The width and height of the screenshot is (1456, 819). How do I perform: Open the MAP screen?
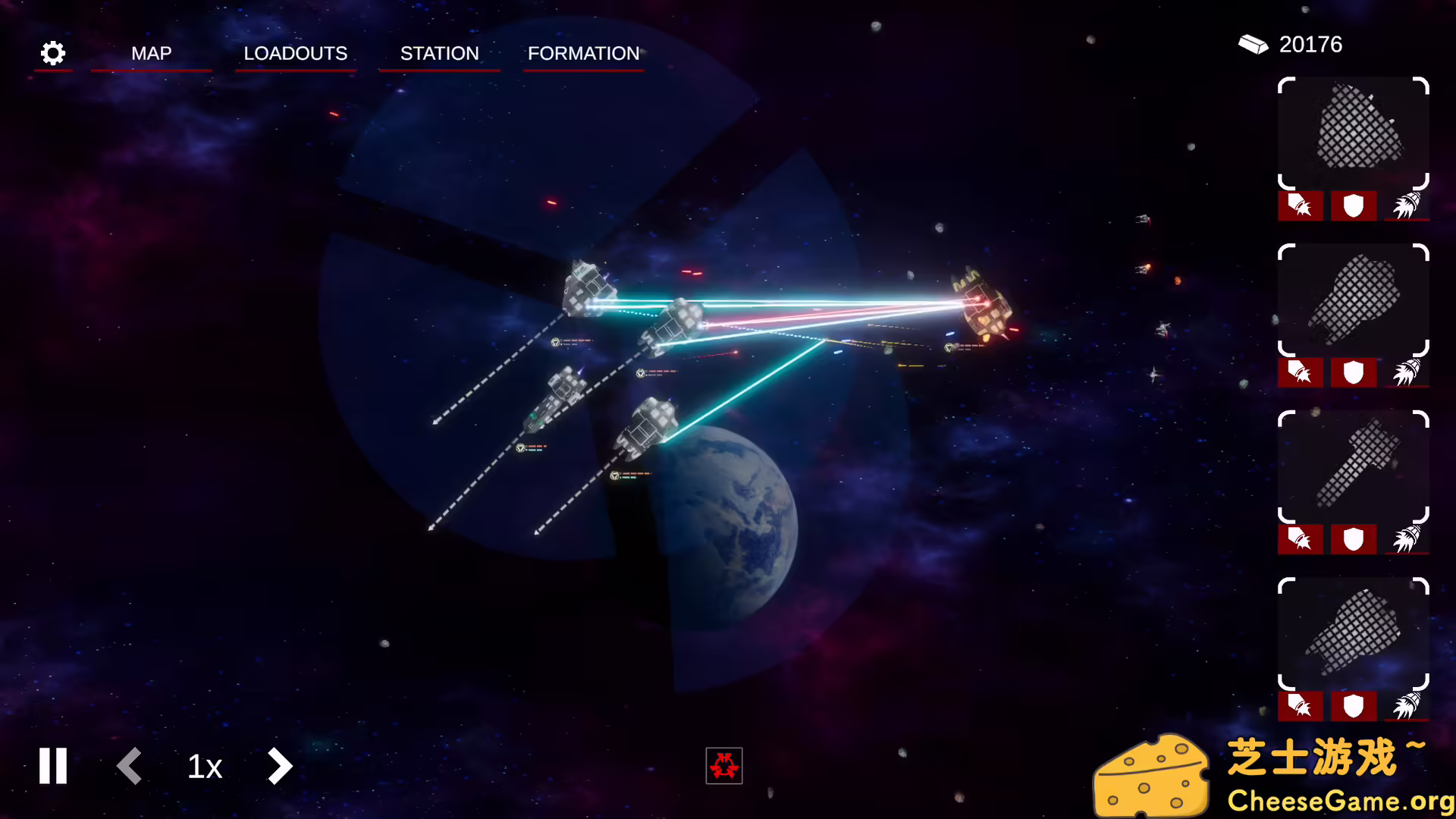tap(152, 53)
